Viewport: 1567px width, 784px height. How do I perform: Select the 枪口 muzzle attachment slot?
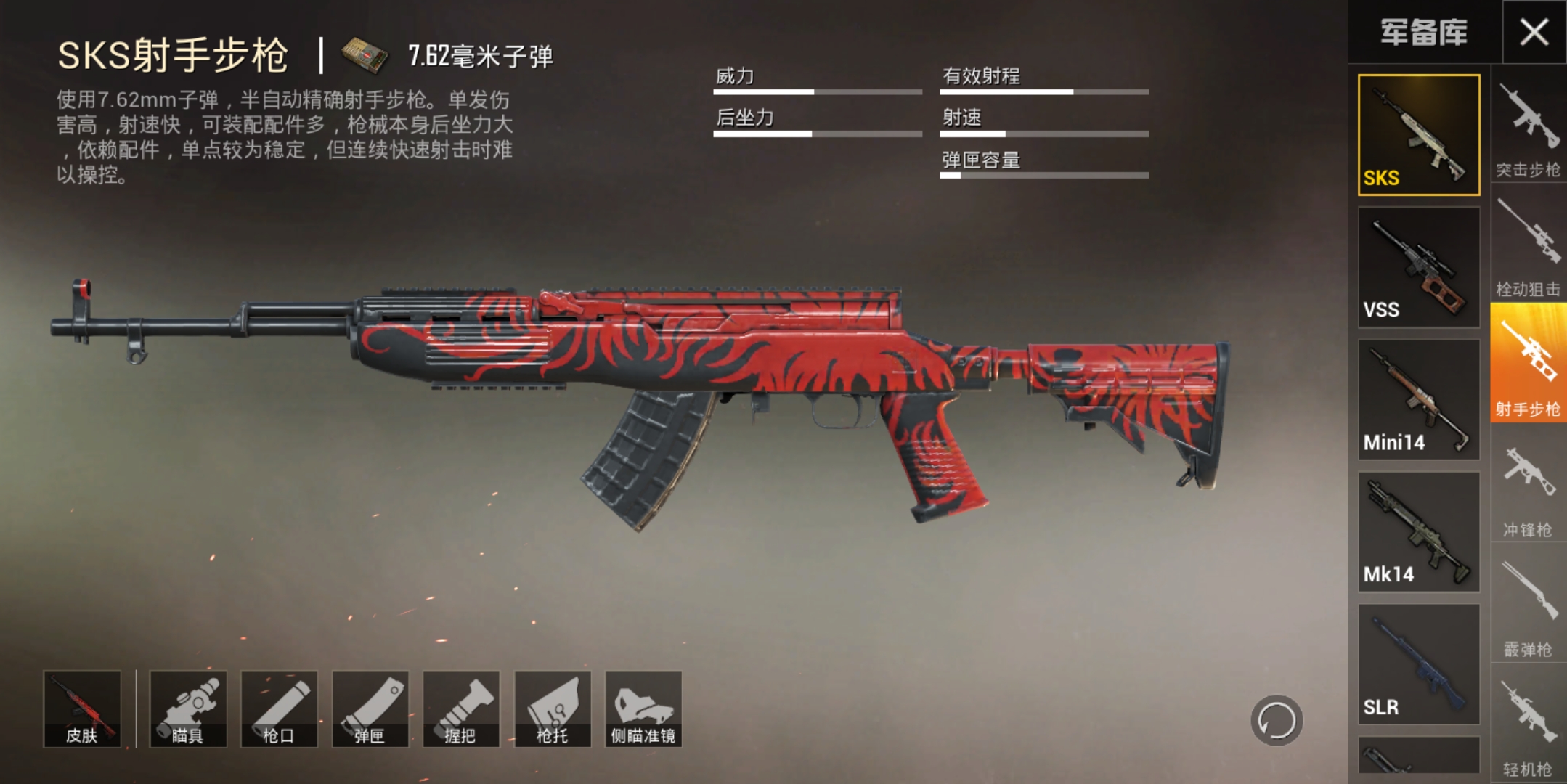[279, 709]
